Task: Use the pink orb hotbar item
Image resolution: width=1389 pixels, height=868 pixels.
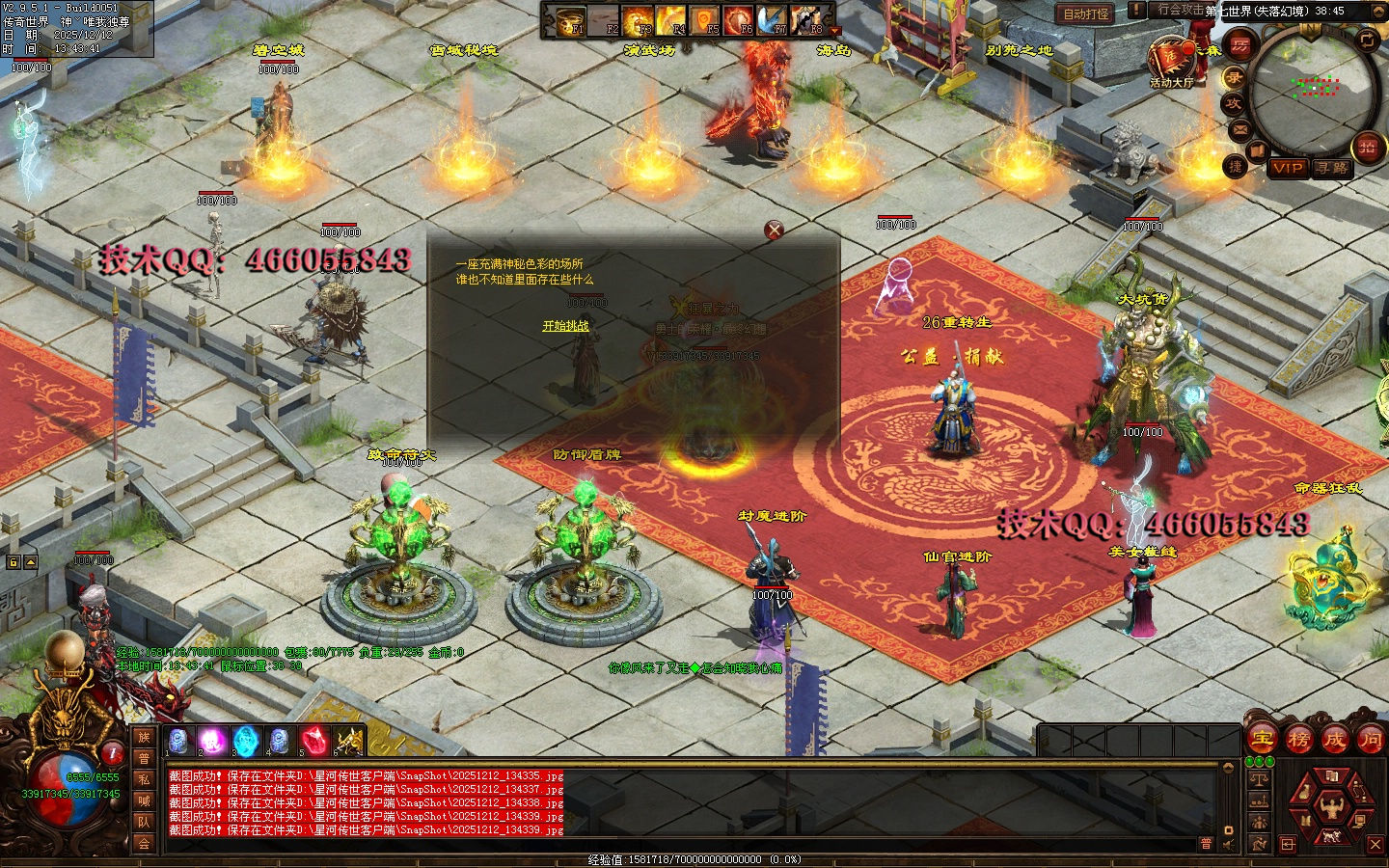Action: (x=212, y=741)
